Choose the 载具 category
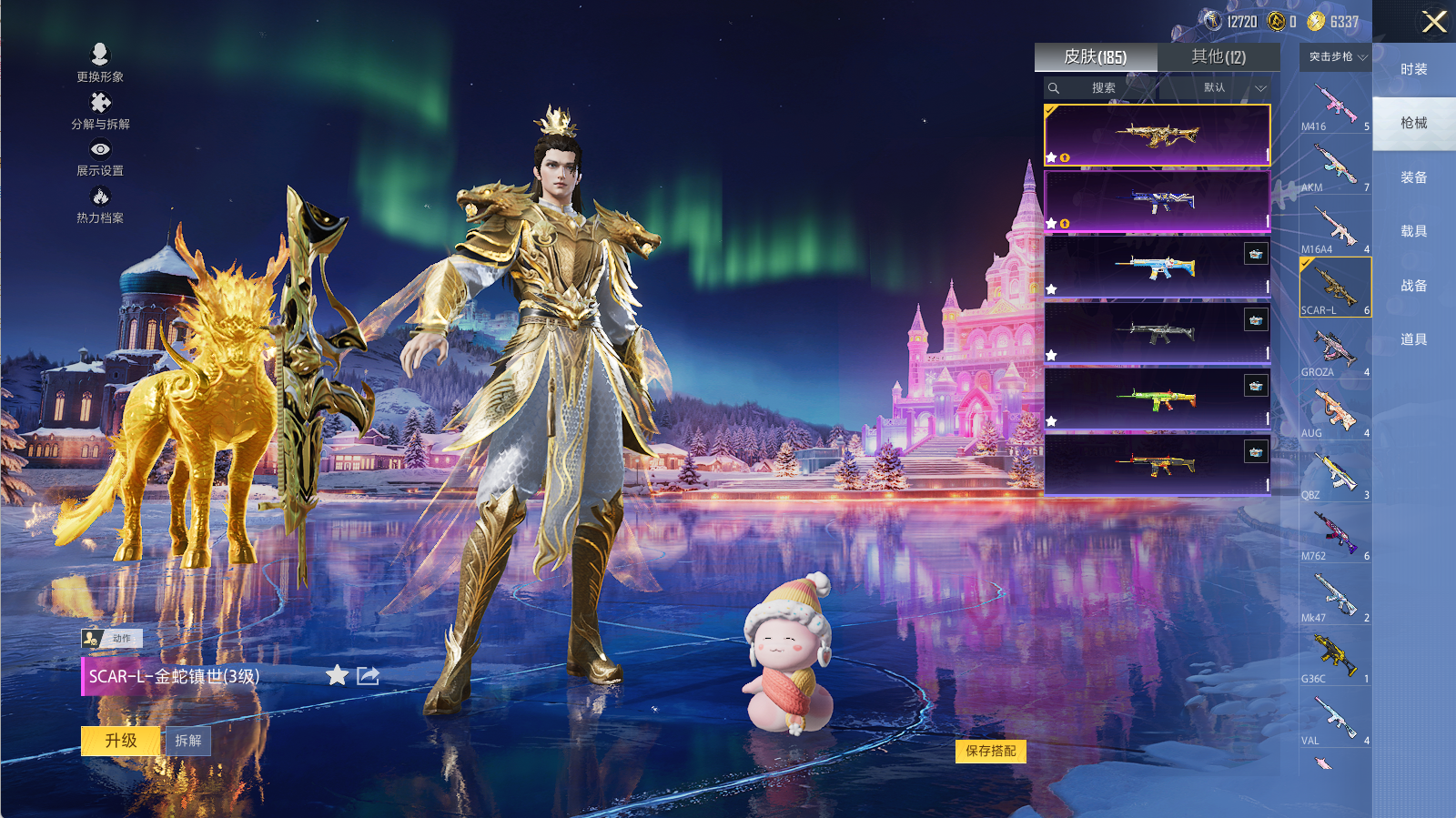 [1413, 232]
